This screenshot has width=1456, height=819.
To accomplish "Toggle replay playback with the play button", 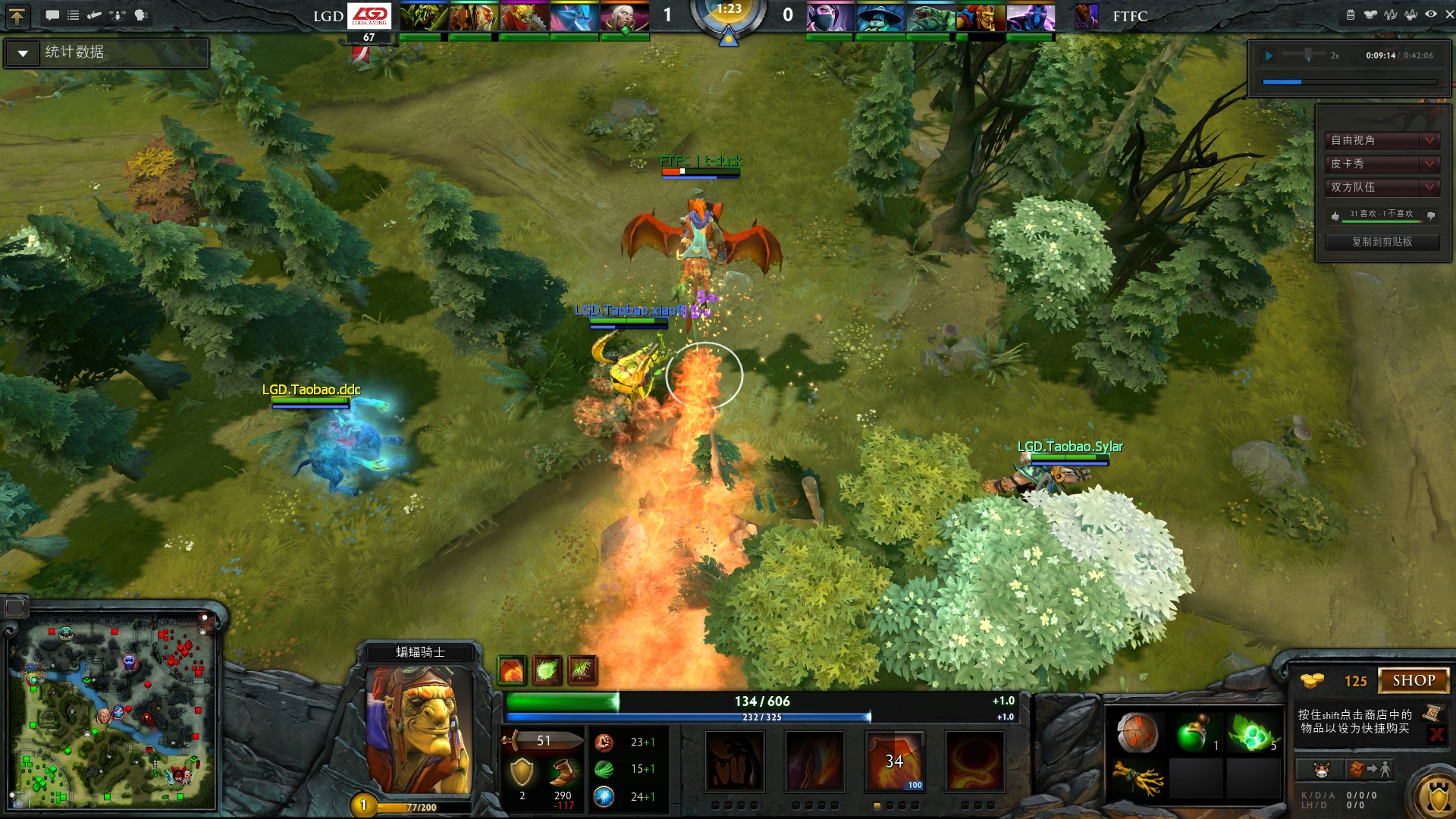I will tap(1269, 55).
